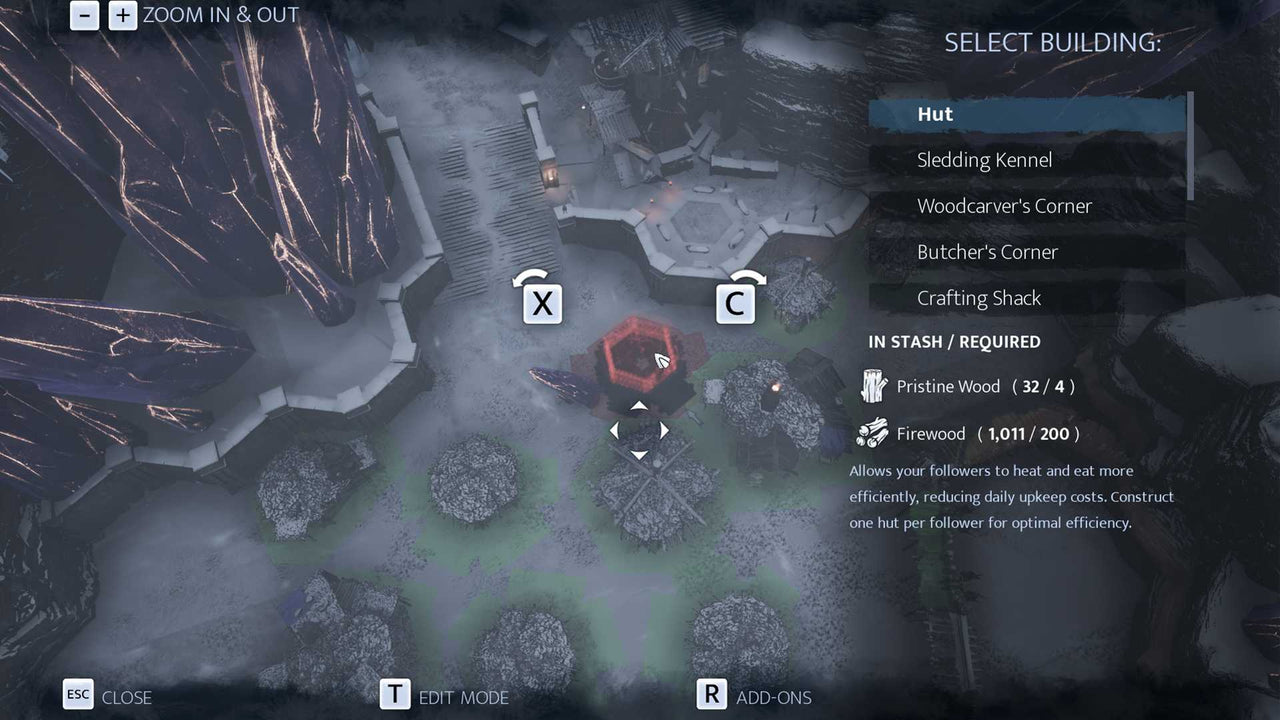Click the Firewood resource icon

(874, 433)
